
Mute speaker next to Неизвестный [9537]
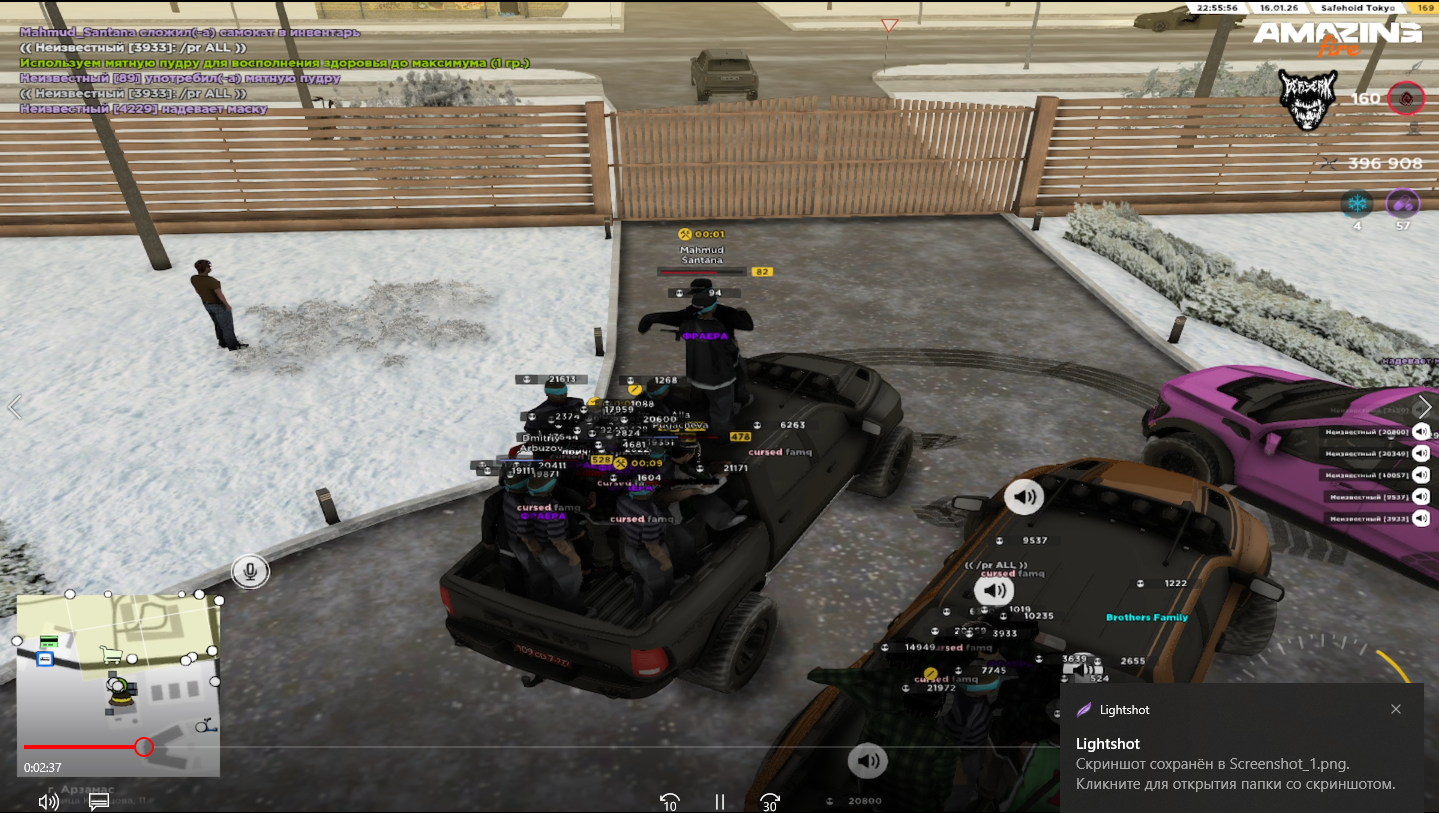[1421, 497]
